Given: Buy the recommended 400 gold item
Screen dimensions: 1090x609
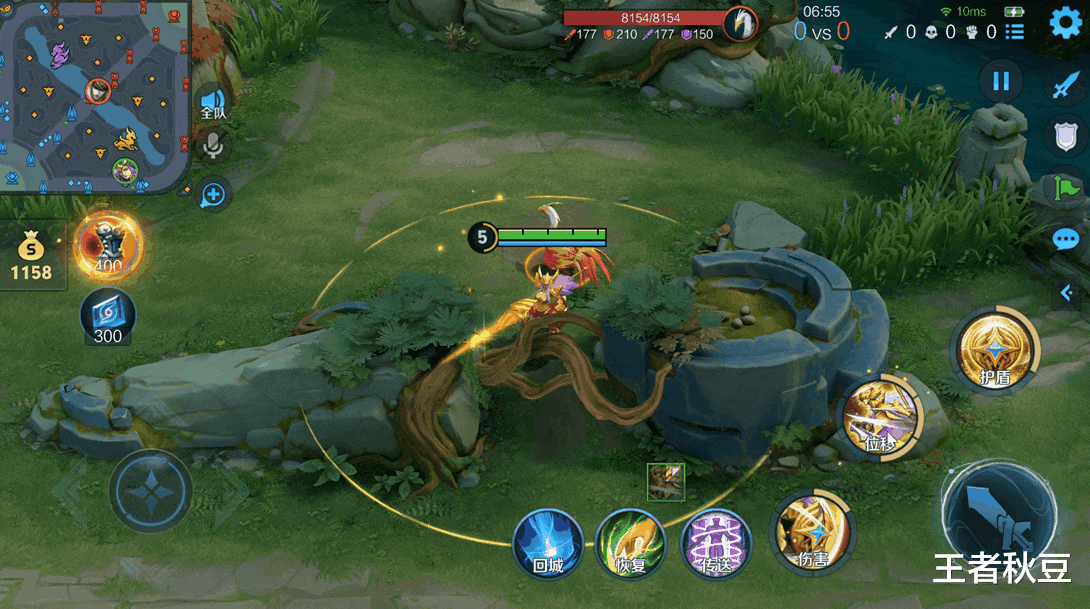Looking at the screenshot, I should click(x=107, y=245).
